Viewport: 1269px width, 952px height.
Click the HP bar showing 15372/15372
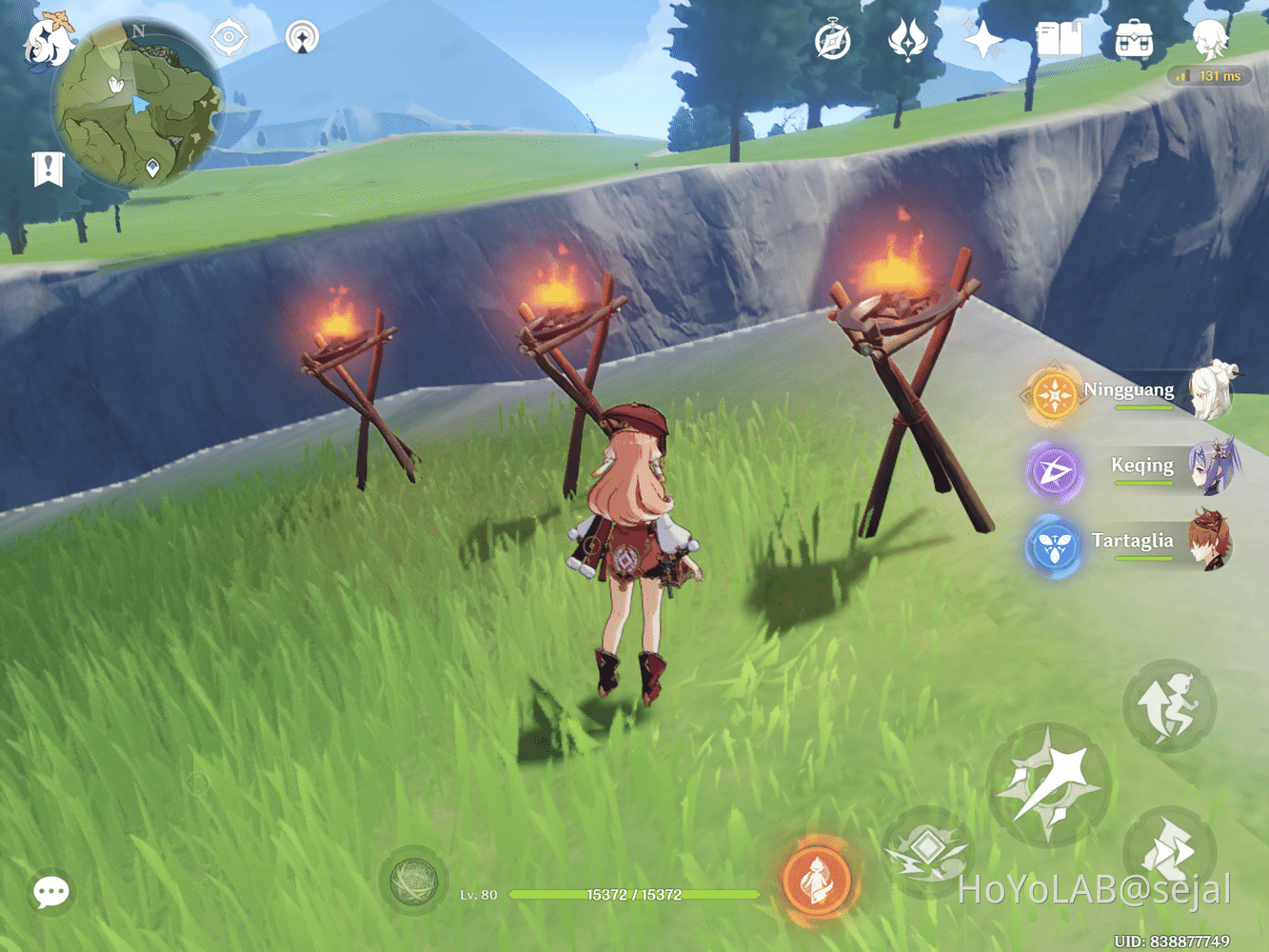633,895
